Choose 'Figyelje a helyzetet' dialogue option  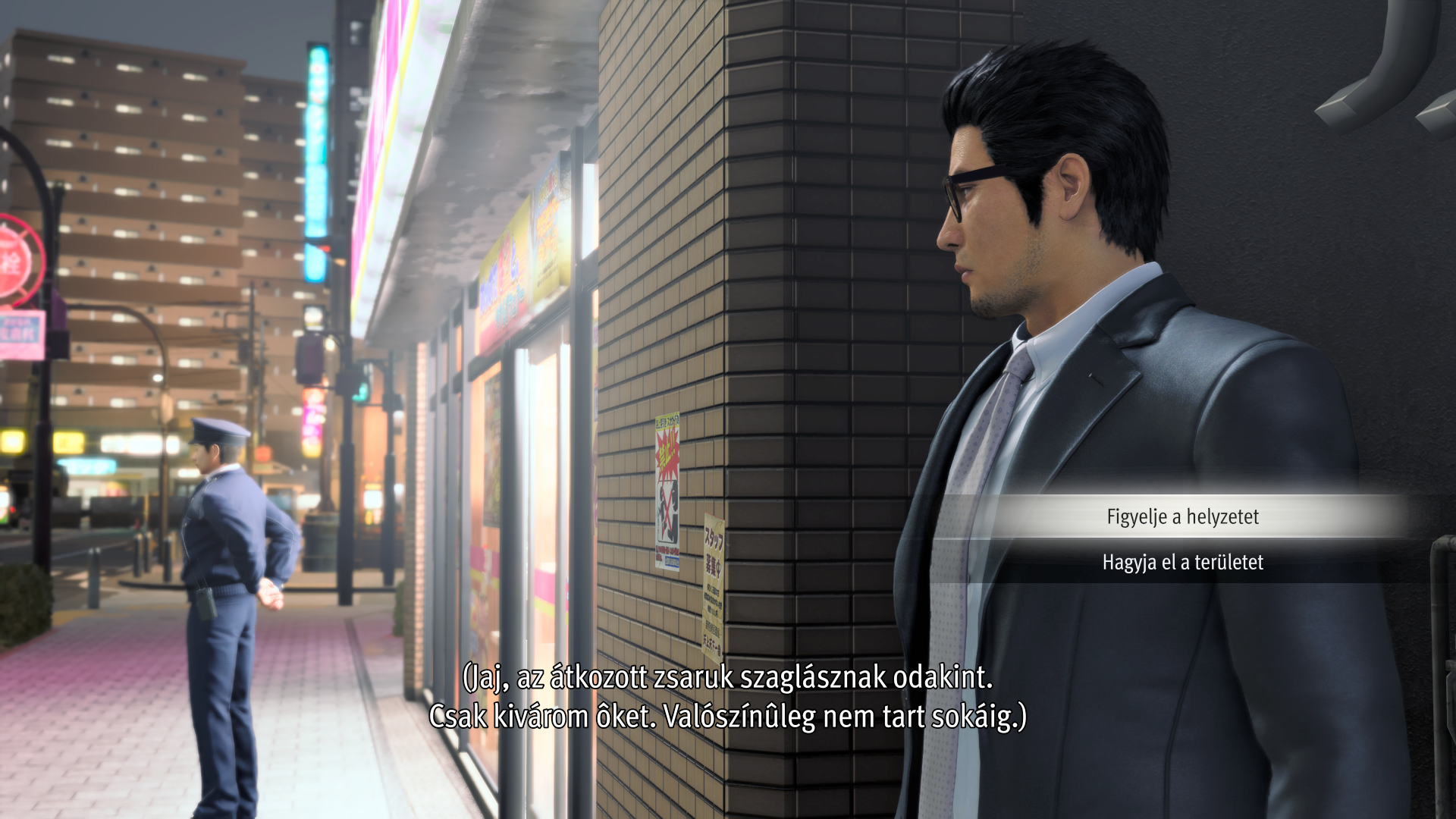point(1182,517)
